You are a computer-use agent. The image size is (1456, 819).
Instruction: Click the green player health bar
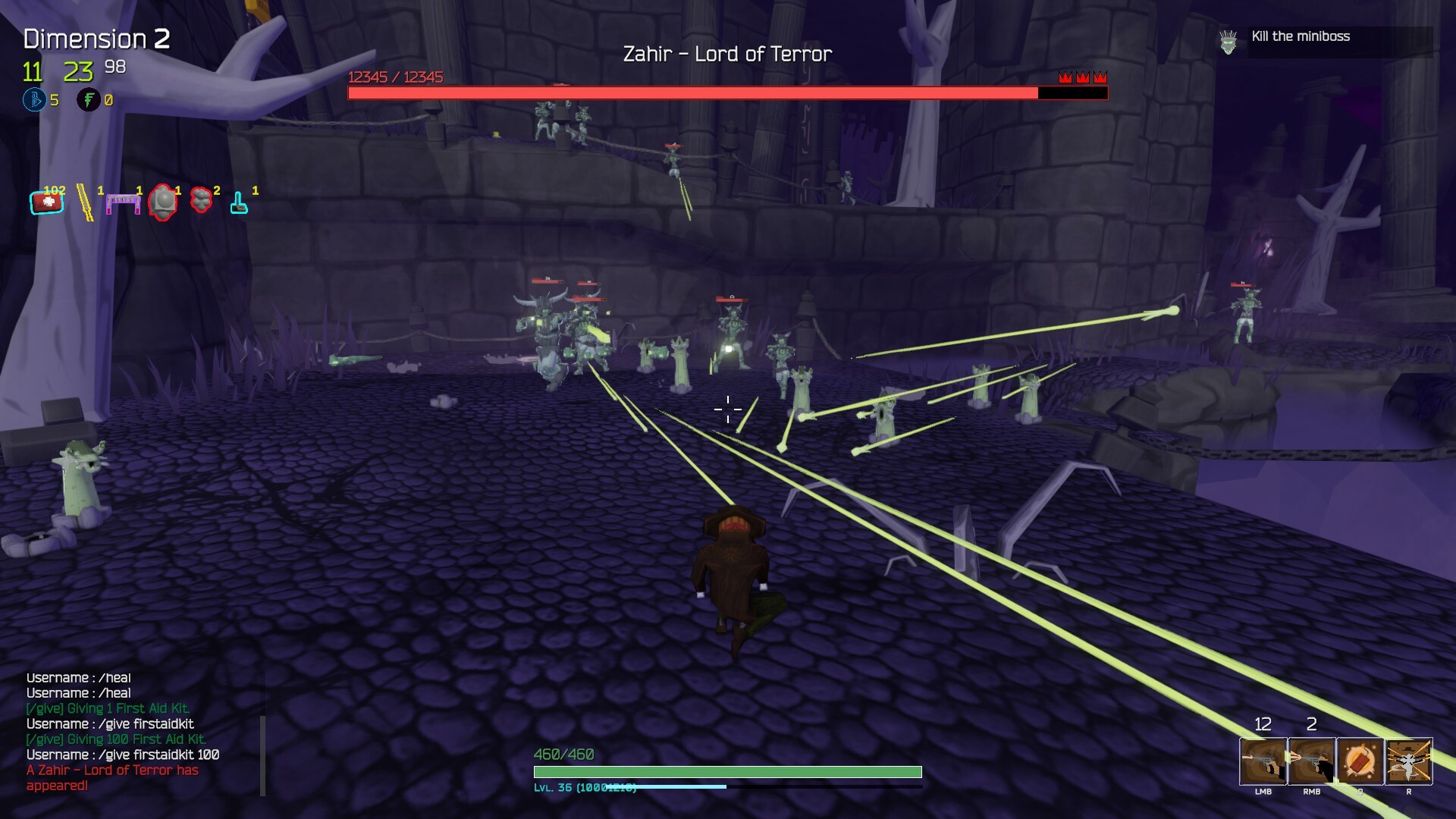726,770
